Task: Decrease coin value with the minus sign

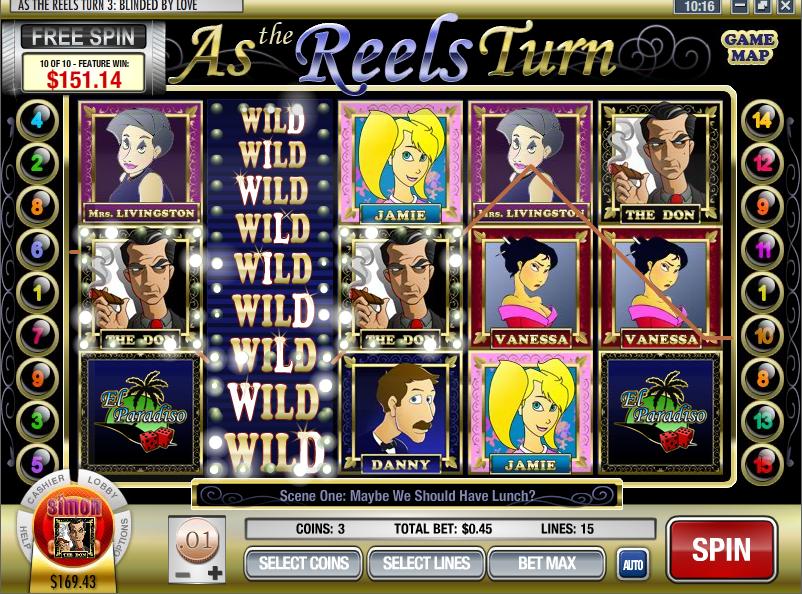Action: pos(181,575)
